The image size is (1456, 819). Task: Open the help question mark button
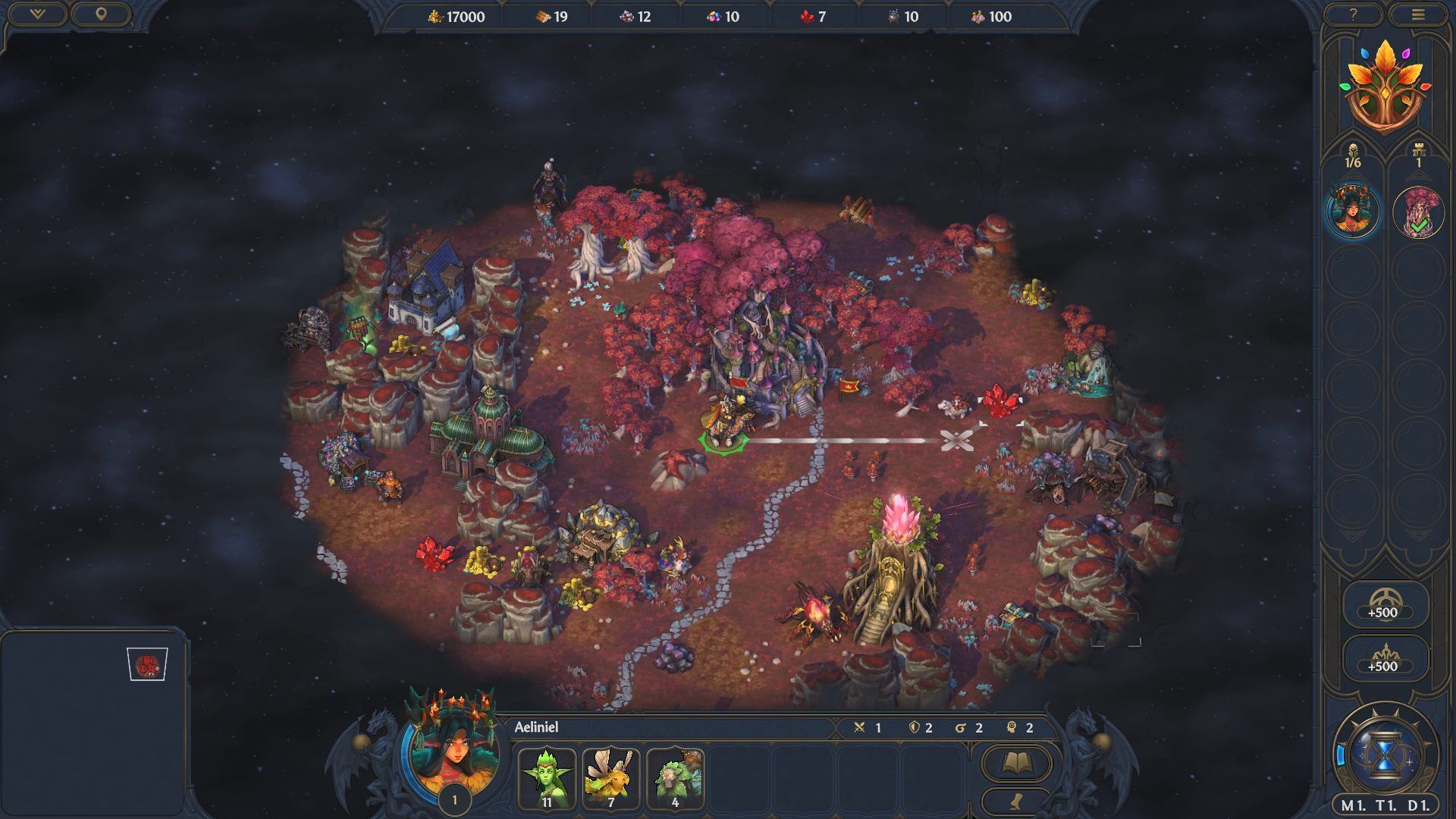[1353, 14]
